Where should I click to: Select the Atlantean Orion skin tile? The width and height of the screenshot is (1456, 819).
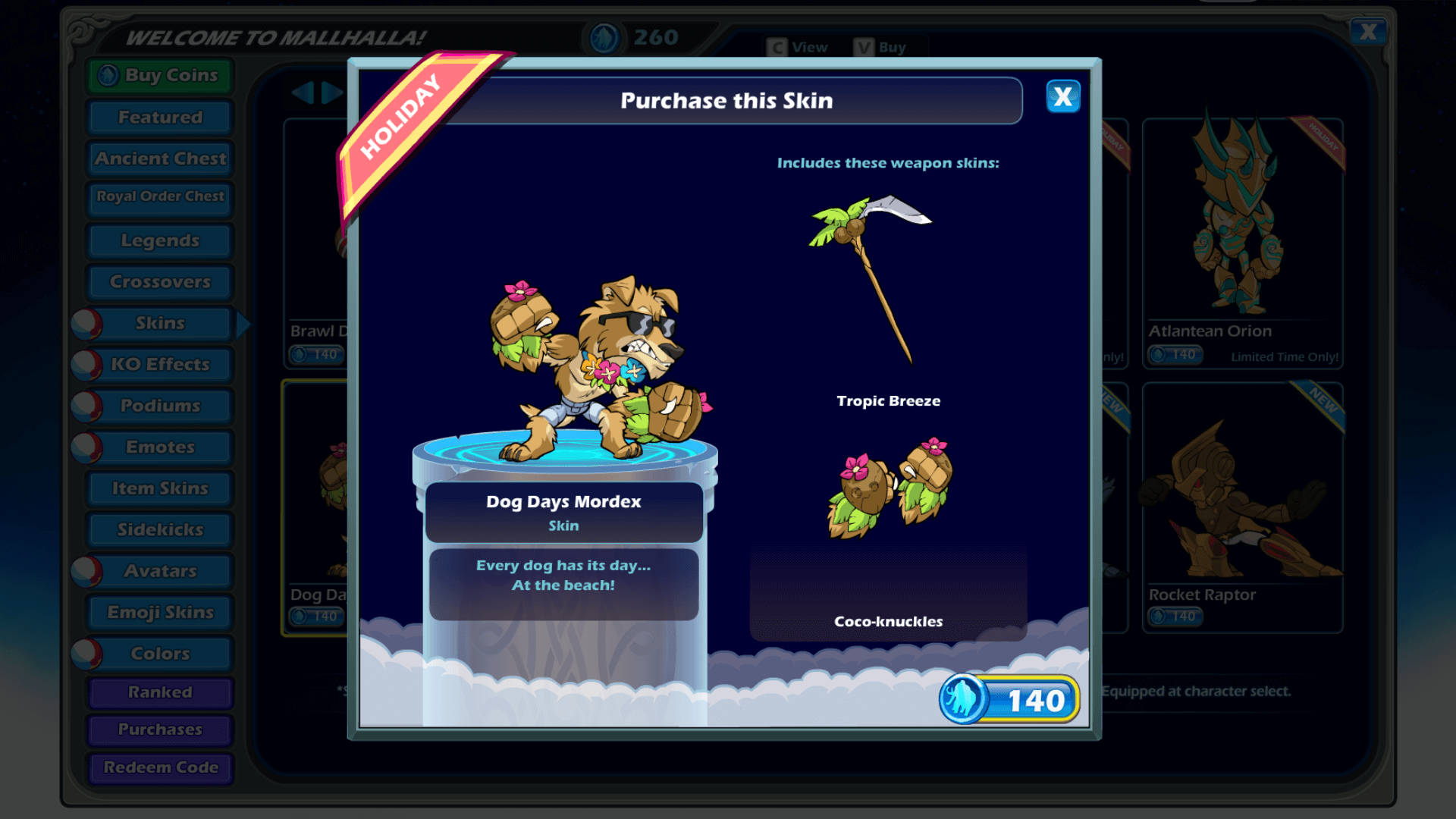[1242, 243]
